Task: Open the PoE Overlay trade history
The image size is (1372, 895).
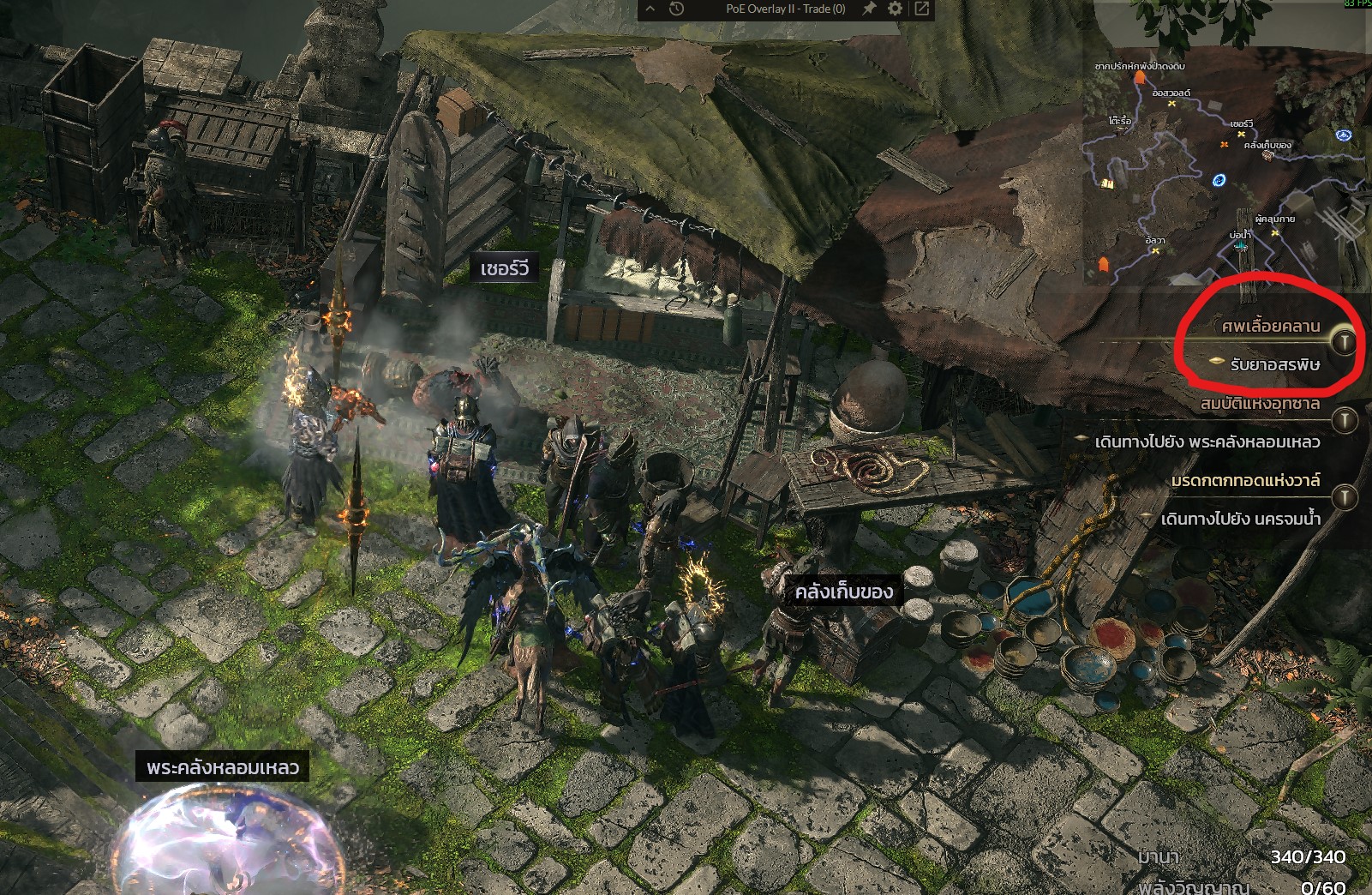Action: point(676,9)
